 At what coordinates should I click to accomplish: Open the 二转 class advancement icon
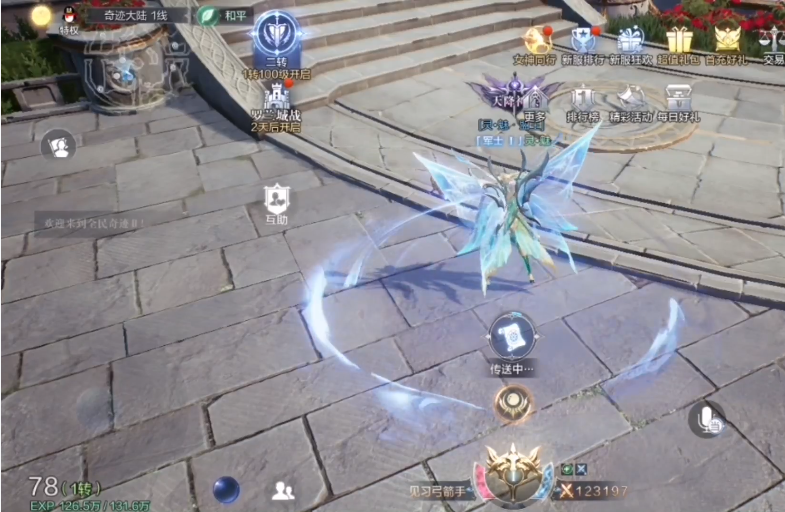[277, 35]
